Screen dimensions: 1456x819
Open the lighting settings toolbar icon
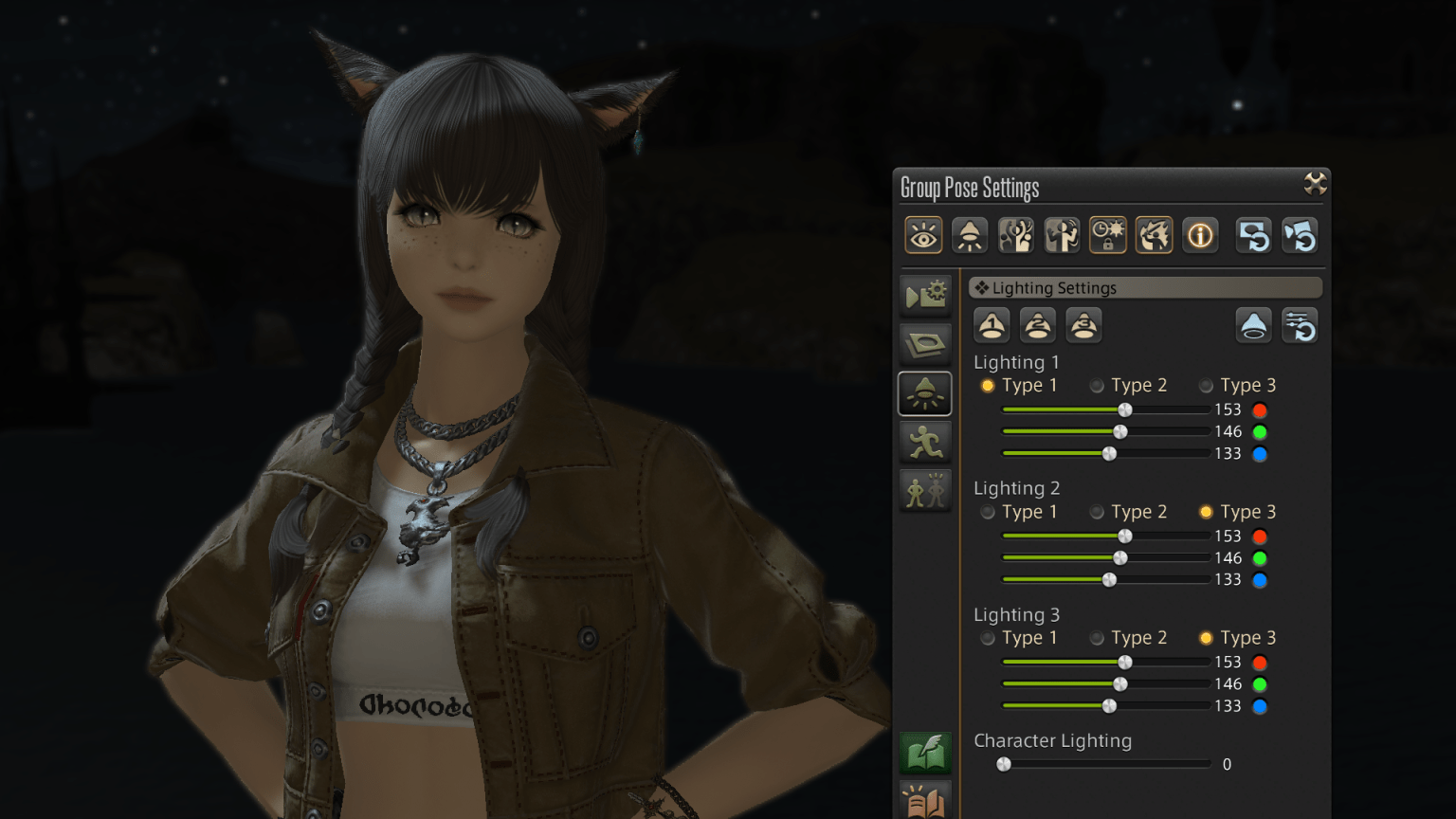(969, 235)
